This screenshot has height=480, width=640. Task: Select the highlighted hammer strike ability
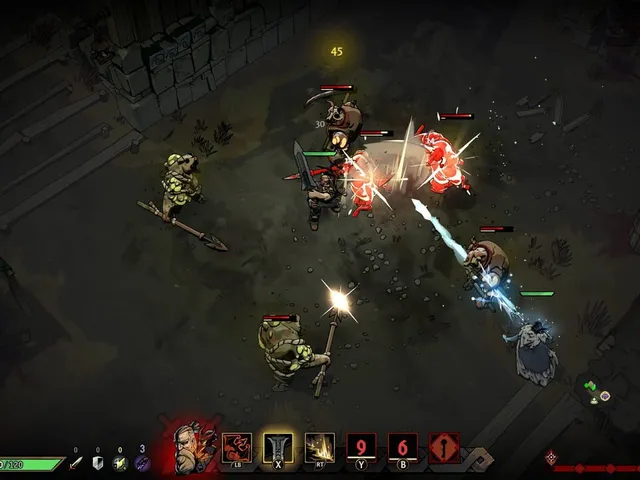278,447
